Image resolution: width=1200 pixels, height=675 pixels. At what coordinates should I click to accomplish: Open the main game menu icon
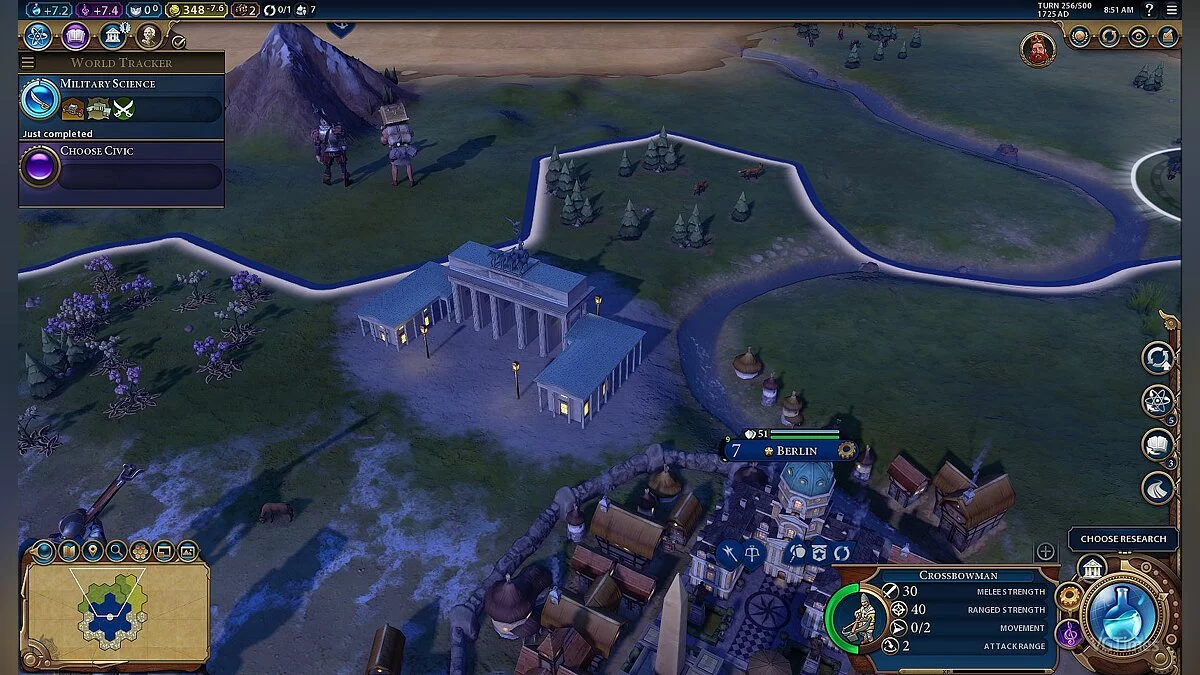1172,10
